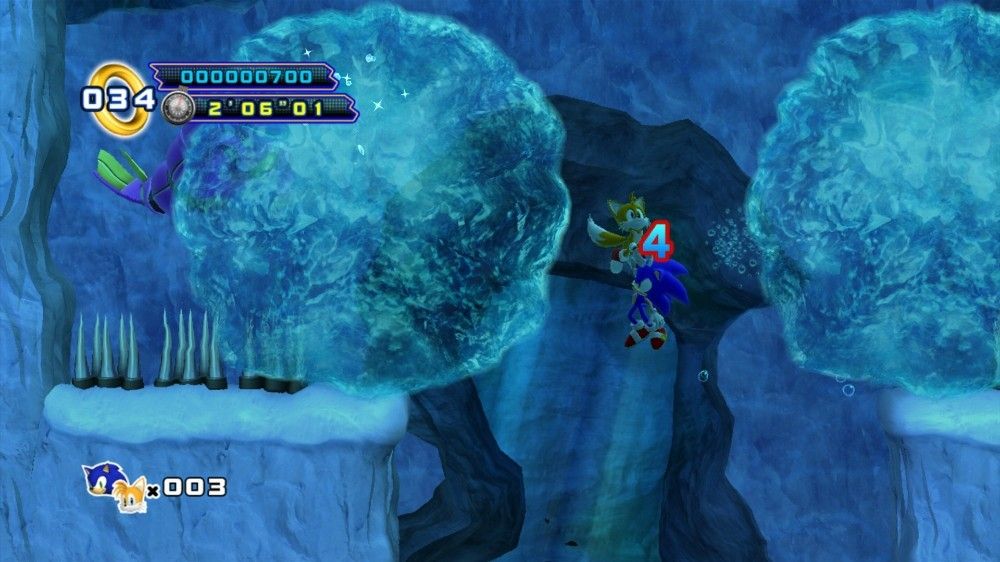The height and width of the screenshot is (562, 1000).
Task: Click the stopwatch icon beside the timer
Action: (176, 107)
